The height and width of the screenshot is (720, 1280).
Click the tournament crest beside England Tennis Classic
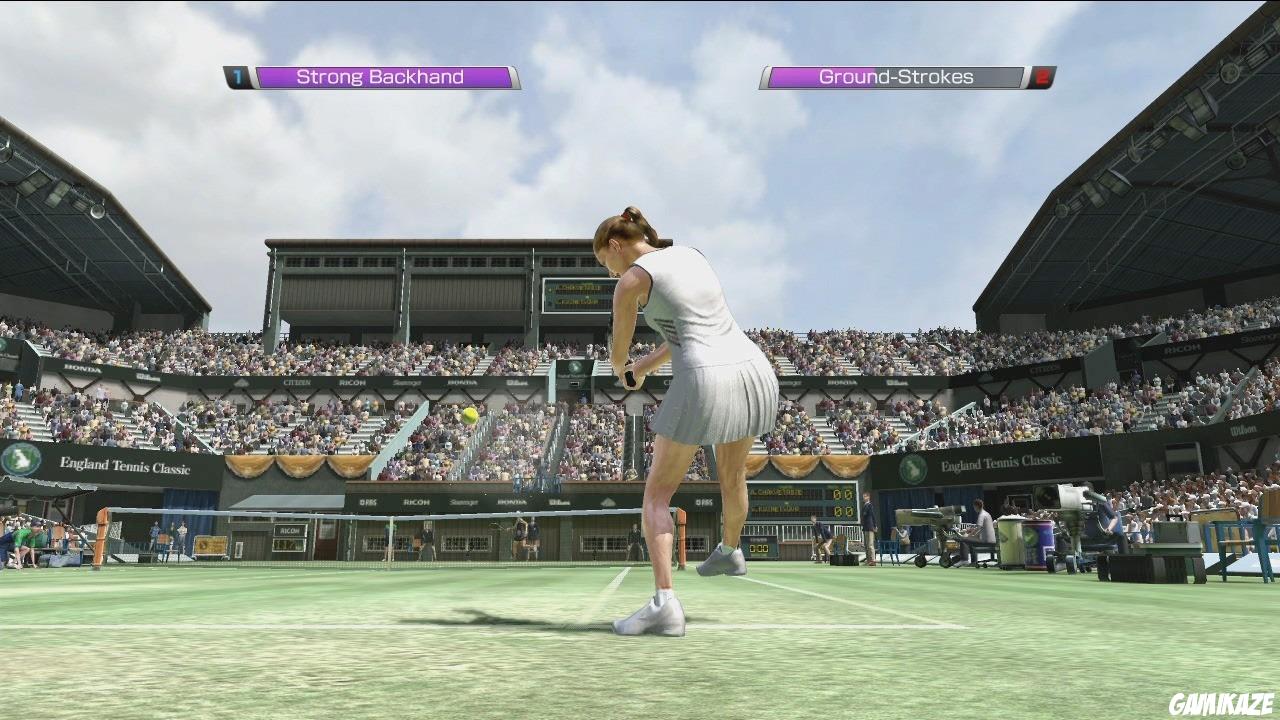click(x=20, y=461)
